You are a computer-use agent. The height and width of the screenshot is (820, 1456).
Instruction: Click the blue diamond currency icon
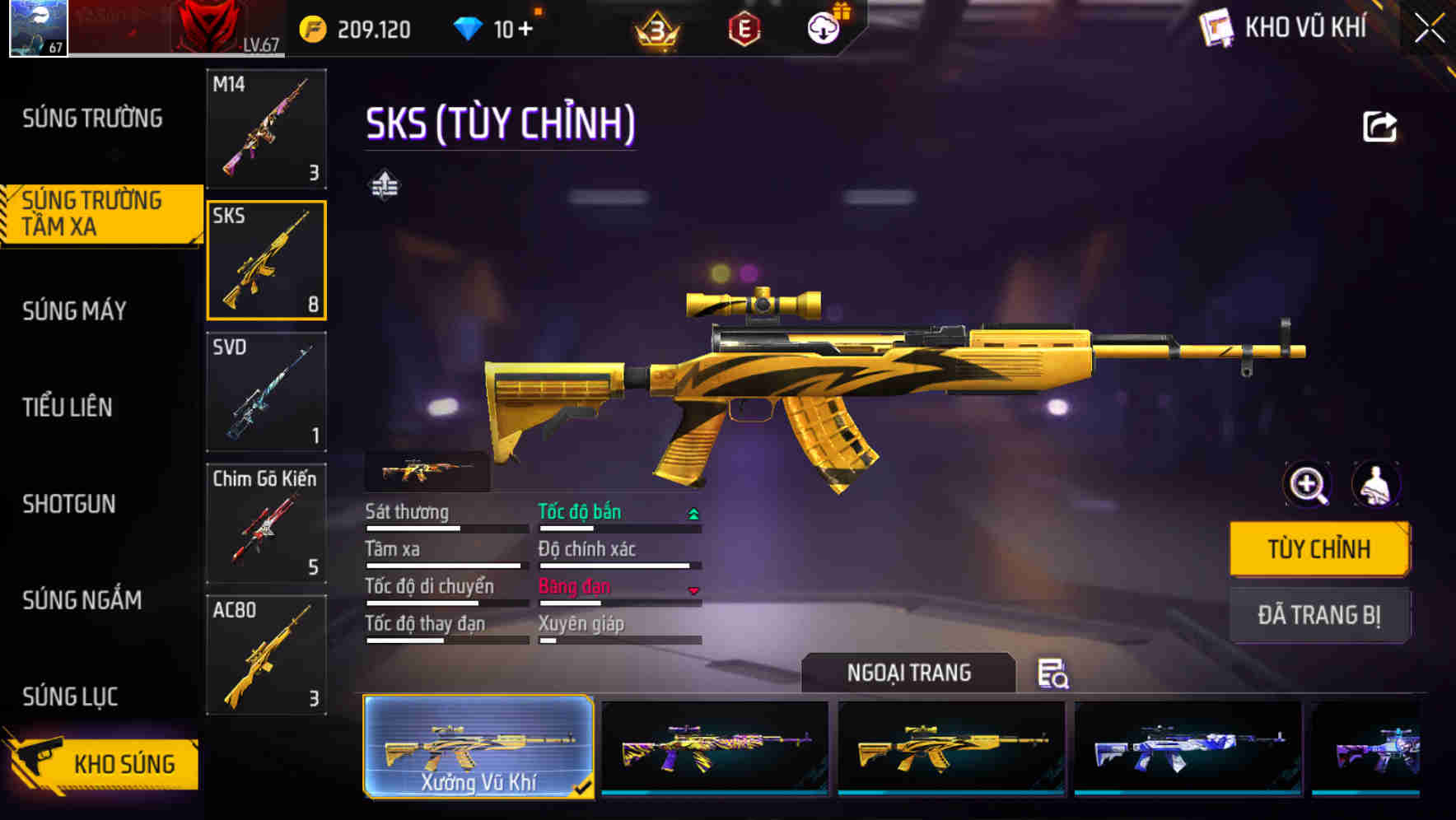(x=466, y=26)
